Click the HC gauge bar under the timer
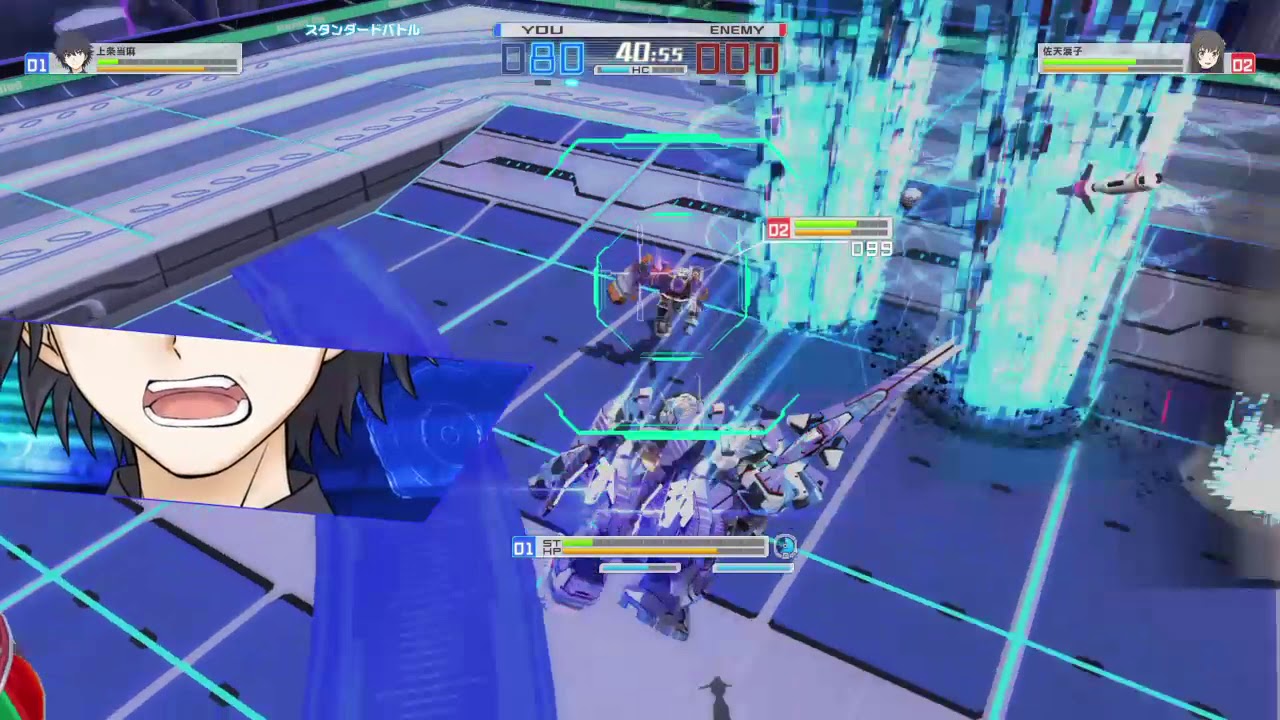The height and width of the screenshot is (720, 1280). tap(640, 71)
